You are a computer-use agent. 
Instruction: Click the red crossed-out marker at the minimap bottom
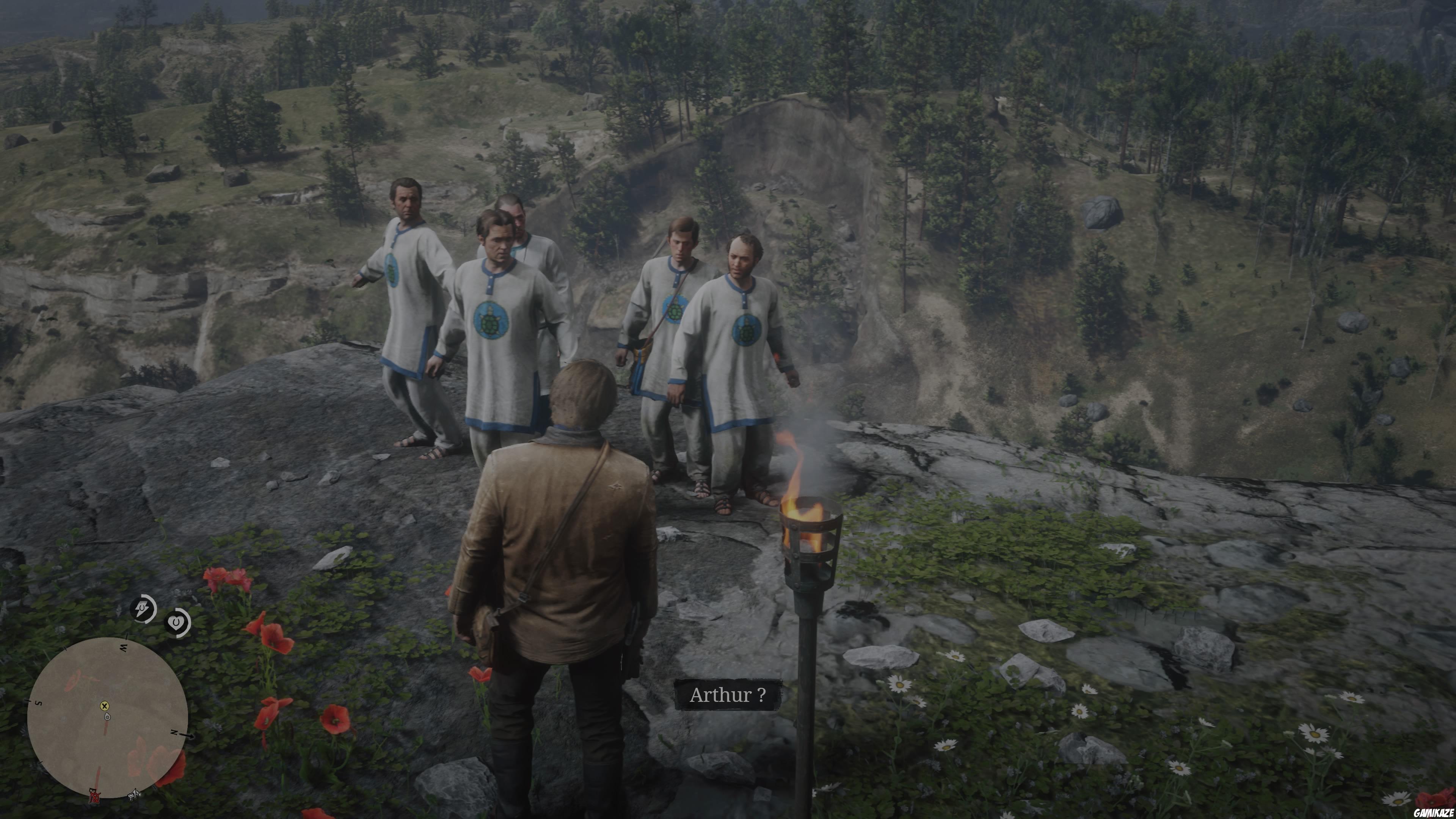95,796
